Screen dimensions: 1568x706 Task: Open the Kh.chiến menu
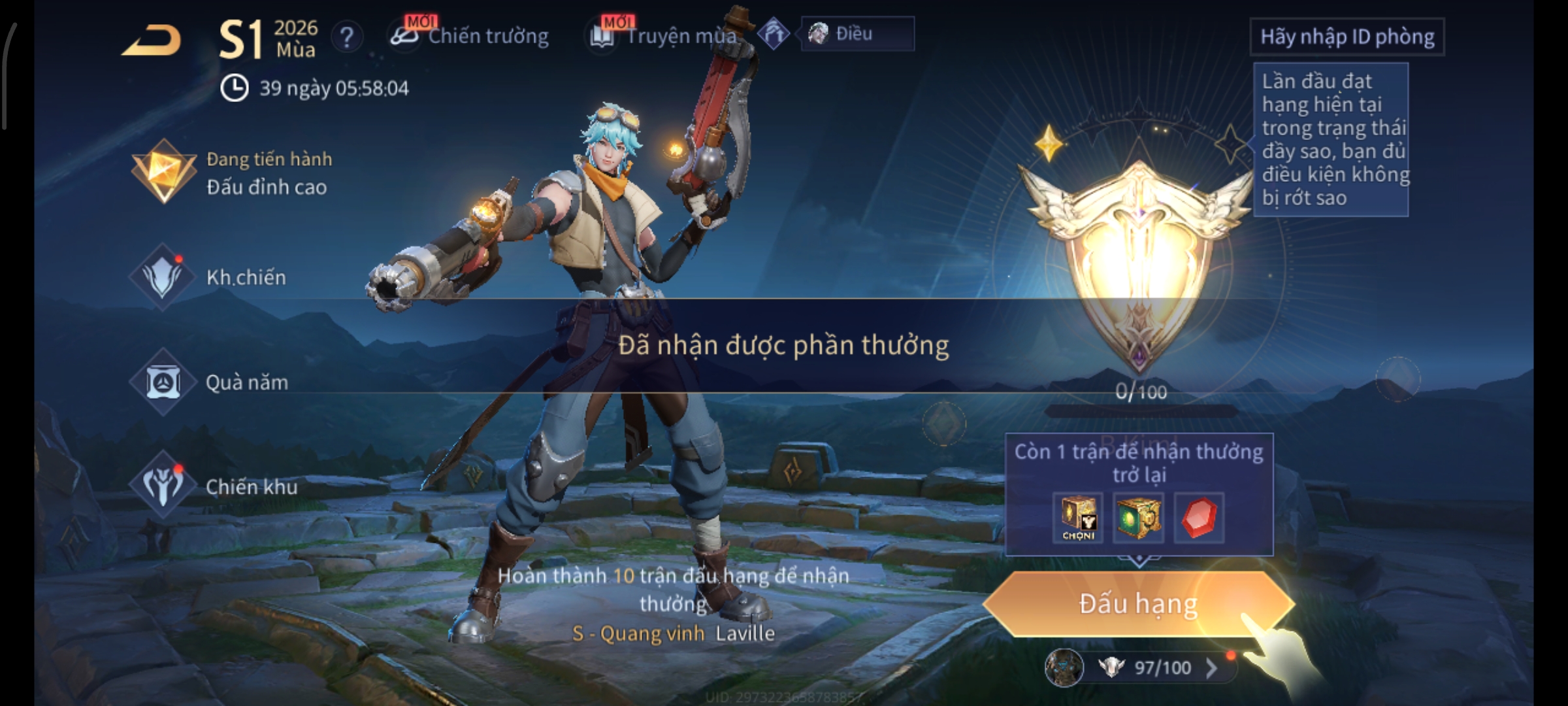pos(214,277)
